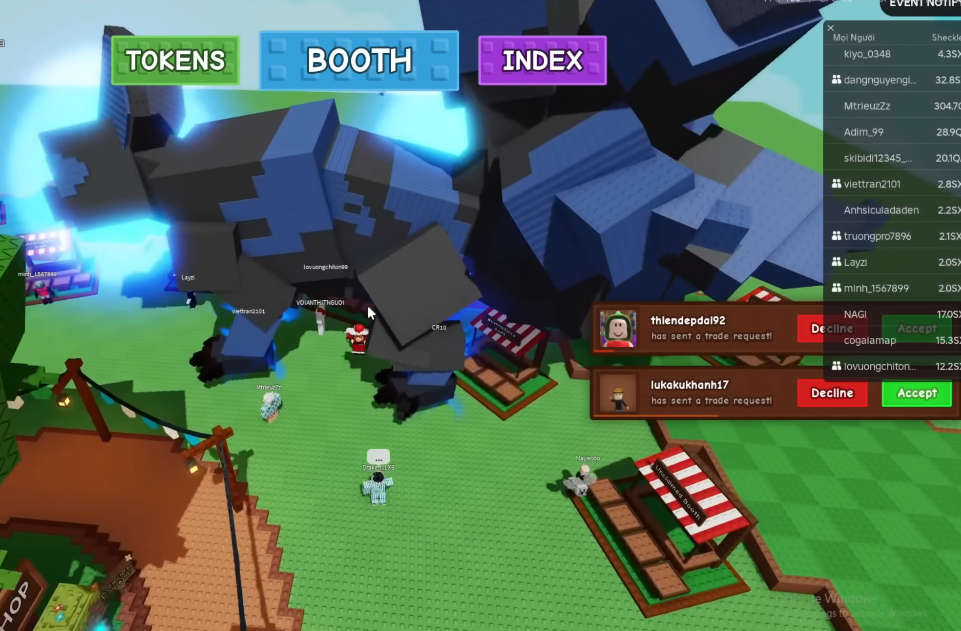Select Layzi in the player list
This screenshot has height=631, width=961.
[x=855, y=262]
